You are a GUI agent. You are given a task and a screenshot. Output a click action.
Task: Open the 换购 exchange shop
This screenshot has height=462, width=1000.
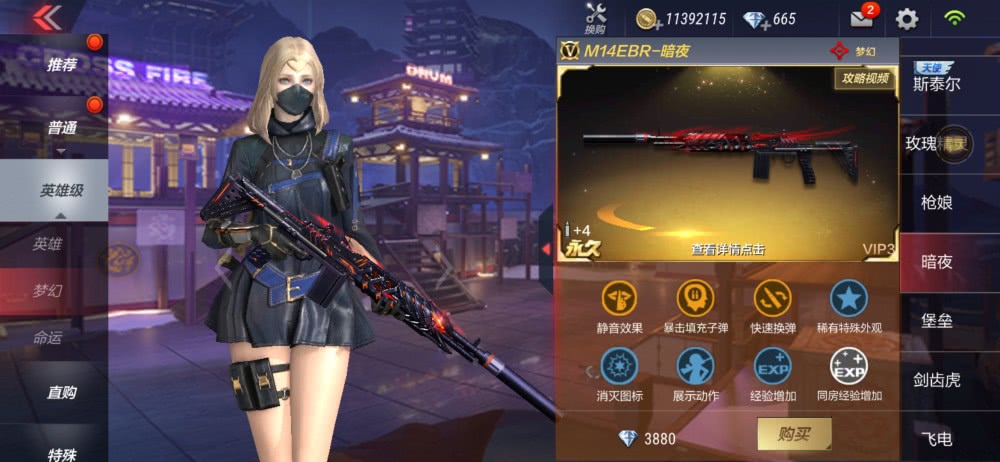pos(596,18)
